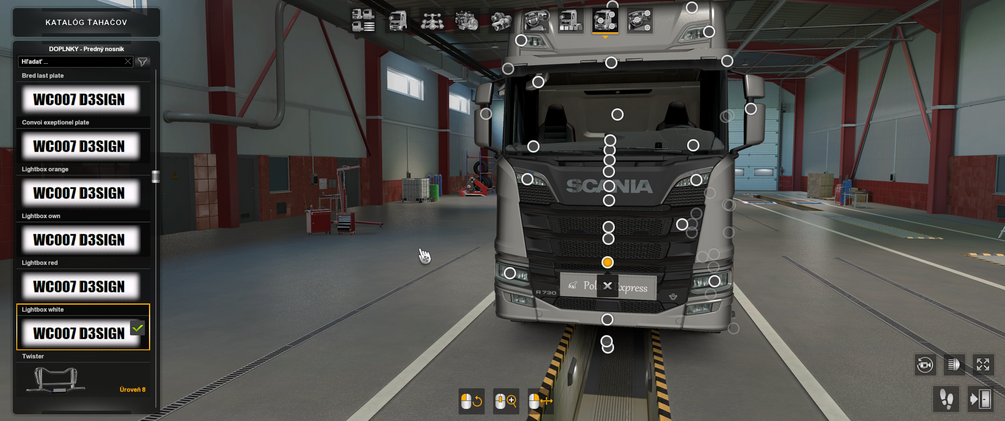Remove the accessory with the X marker on the bumper
The width and height of the screenshot is (1005, 421).
607,286
